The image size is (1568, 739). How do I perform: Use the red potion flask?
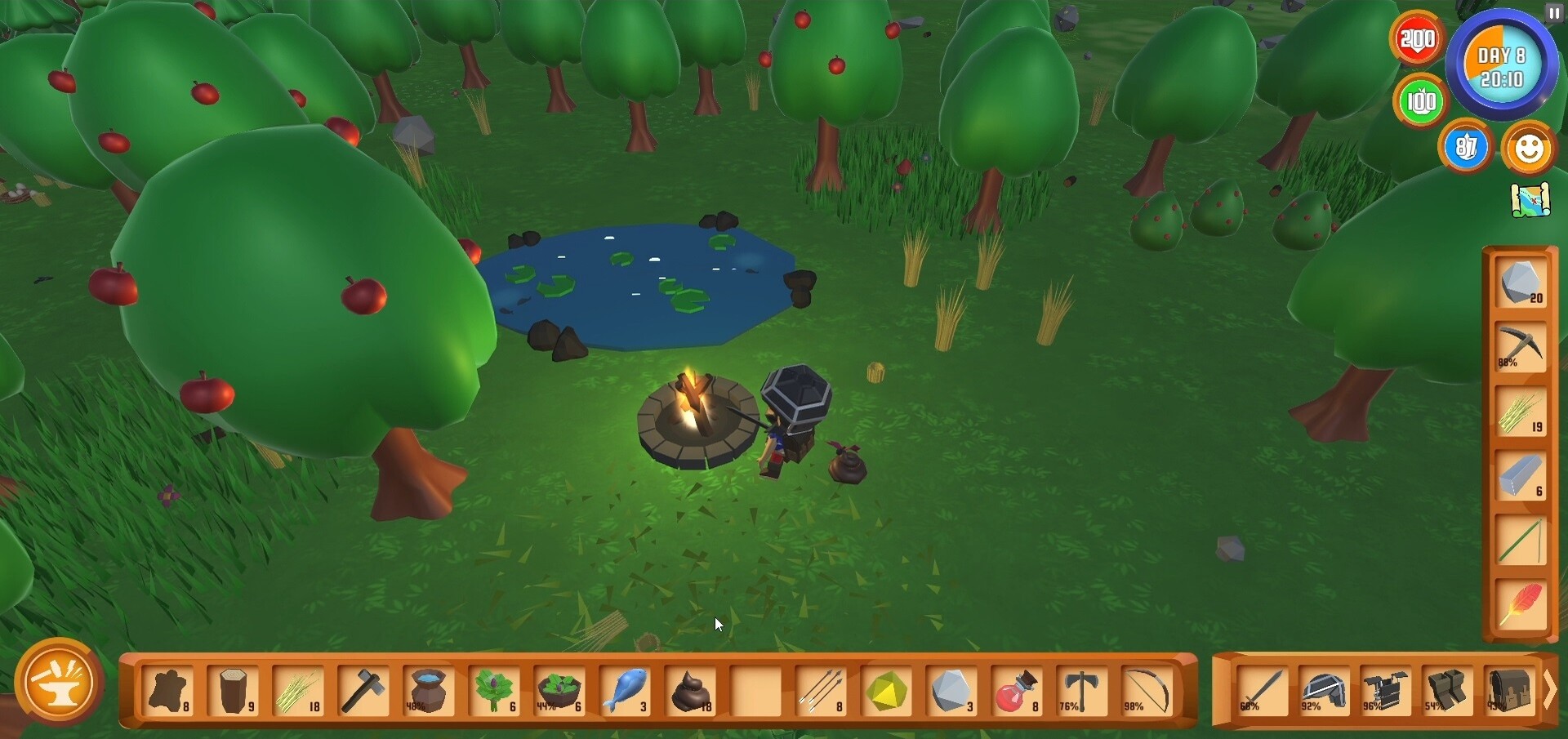coord(1017,691)
